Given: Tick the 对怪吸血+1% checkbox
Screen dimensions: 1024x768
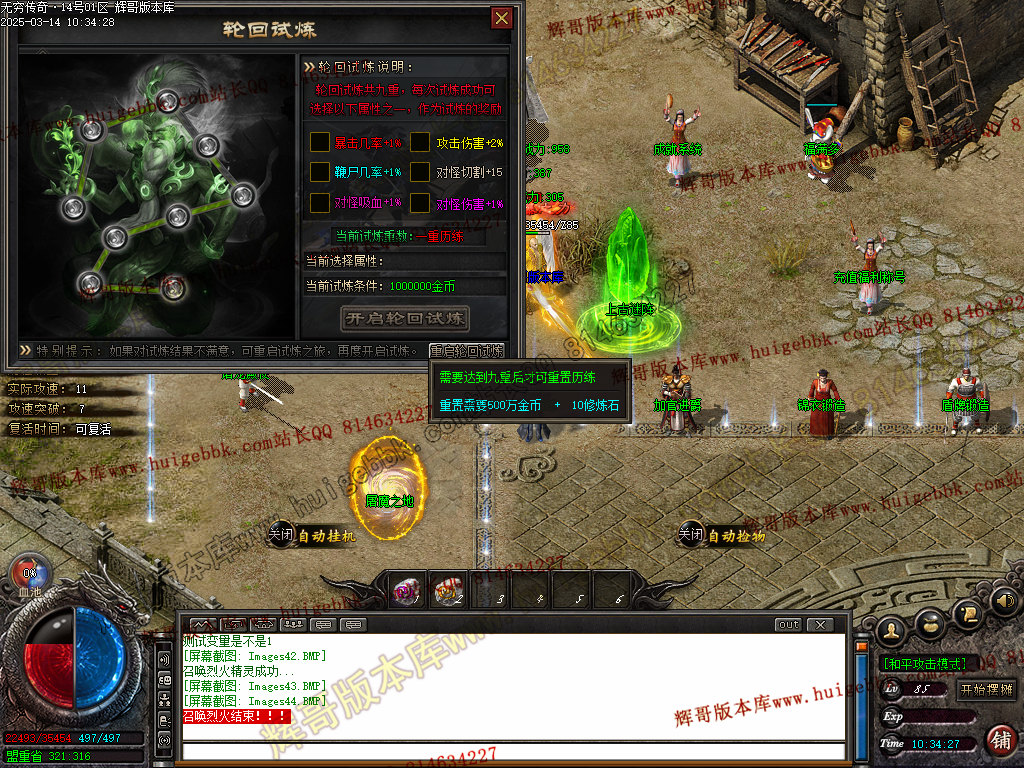Looking at the screenshot, I should pos(320,203).
